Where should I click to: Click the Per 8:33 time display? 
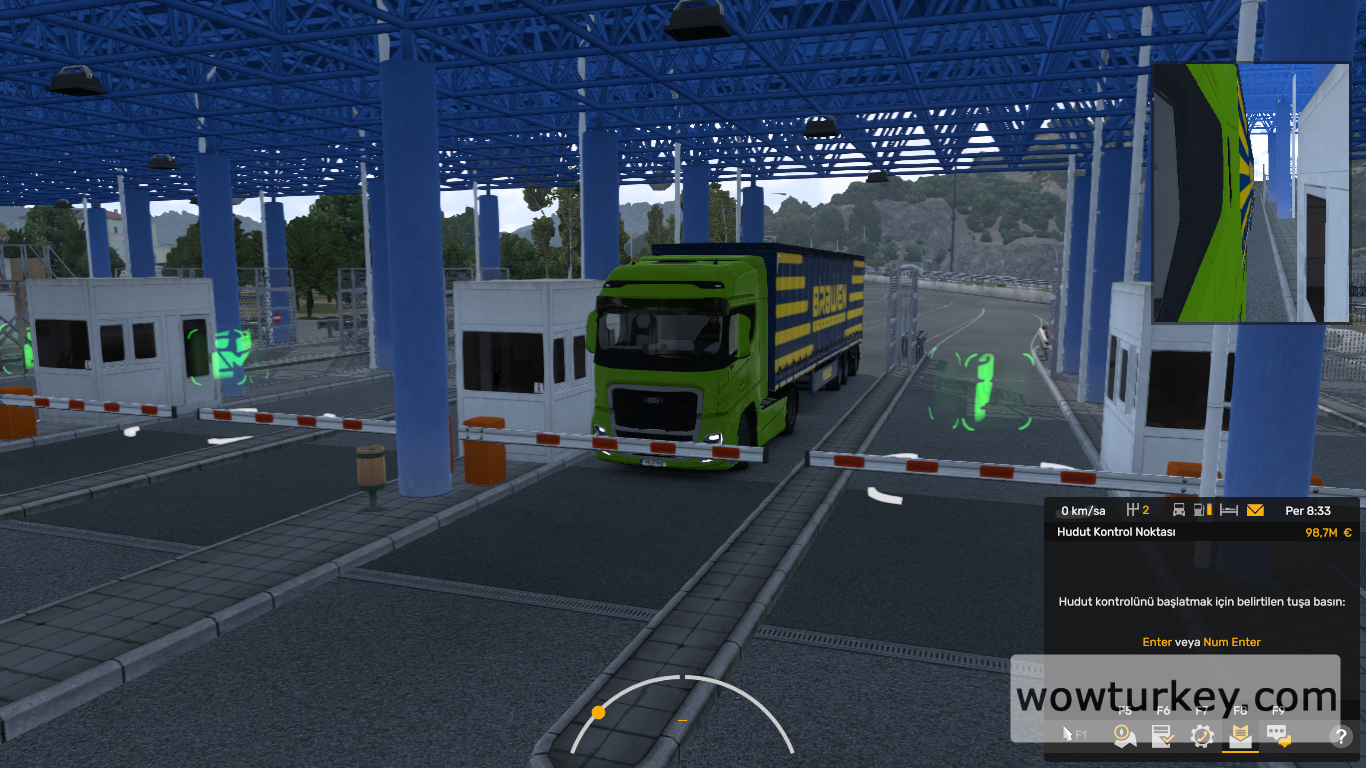[x=1307, y=510]
